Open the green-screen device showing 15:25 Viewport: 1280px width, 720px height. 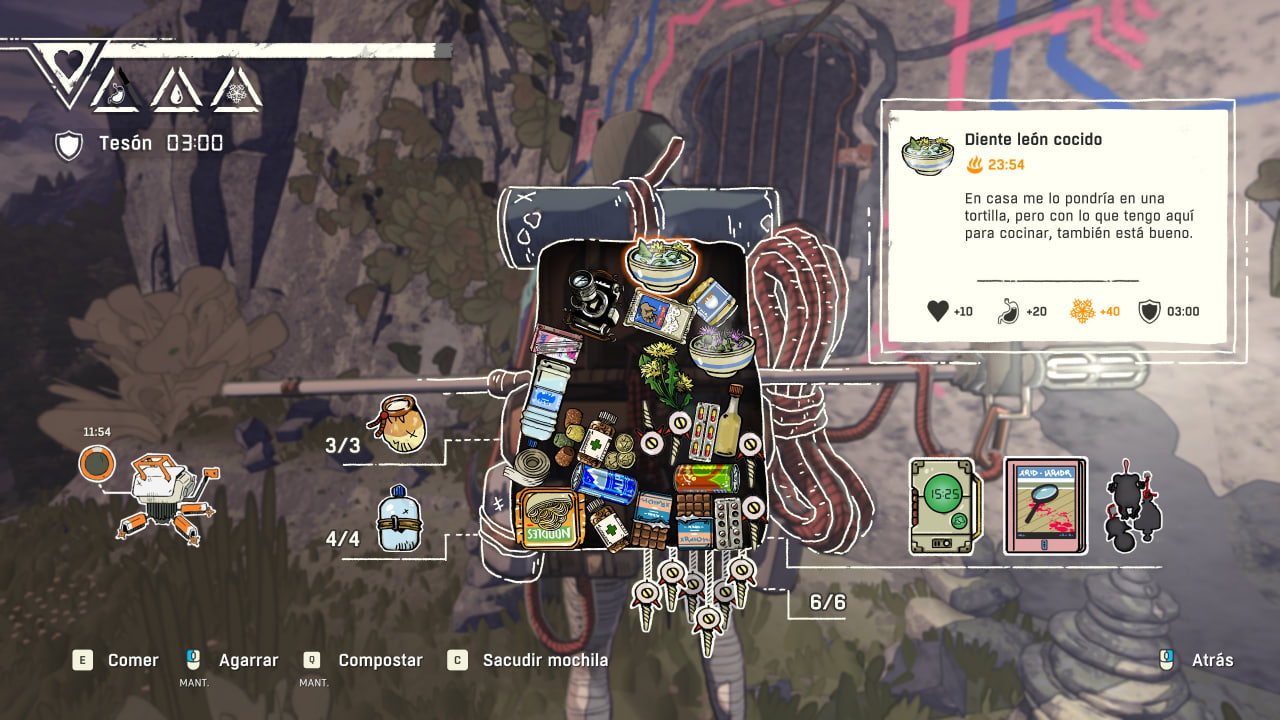943,507
